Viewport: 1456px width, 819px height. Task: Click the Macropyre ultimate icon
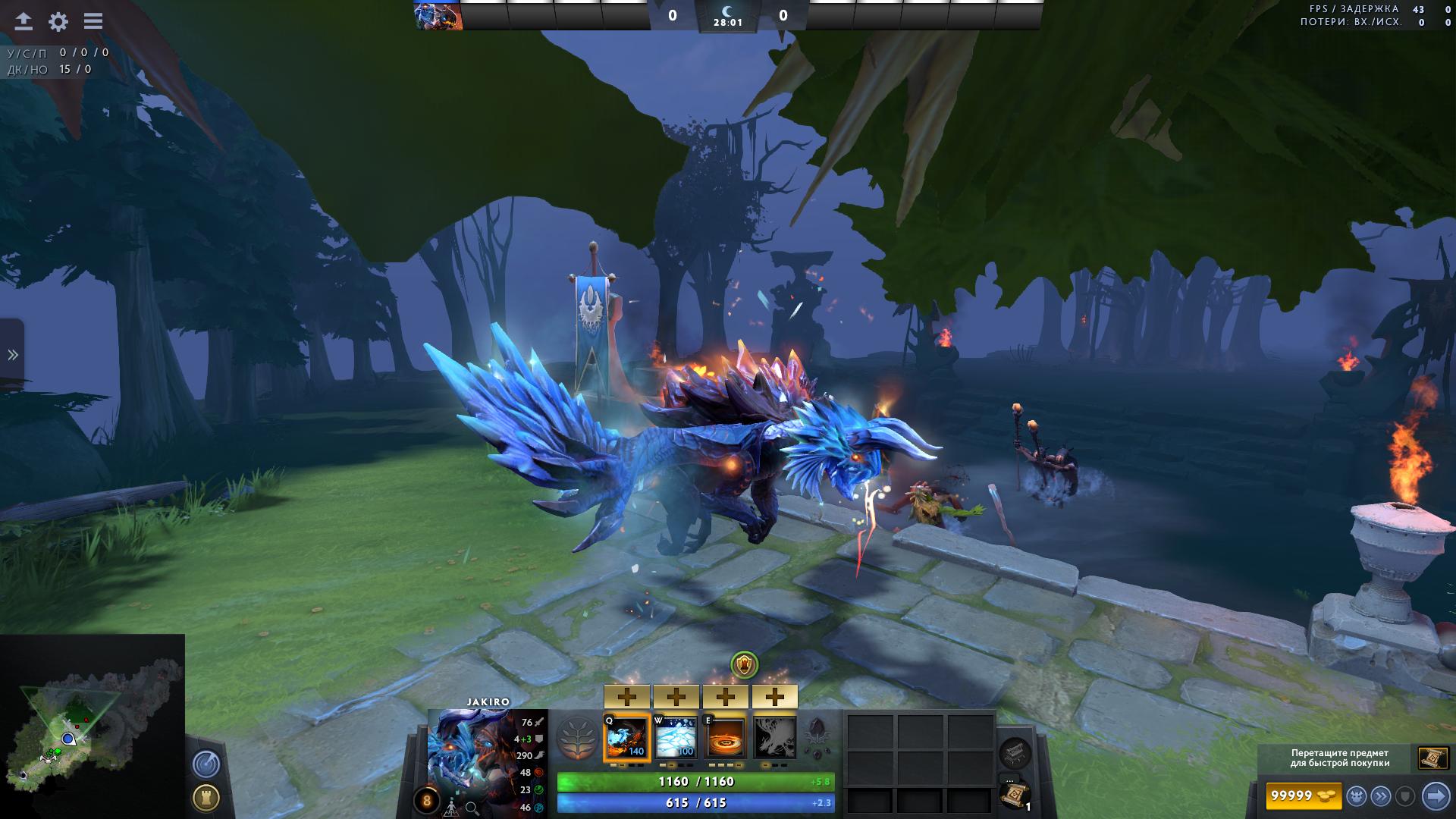(x=774, y=737)
